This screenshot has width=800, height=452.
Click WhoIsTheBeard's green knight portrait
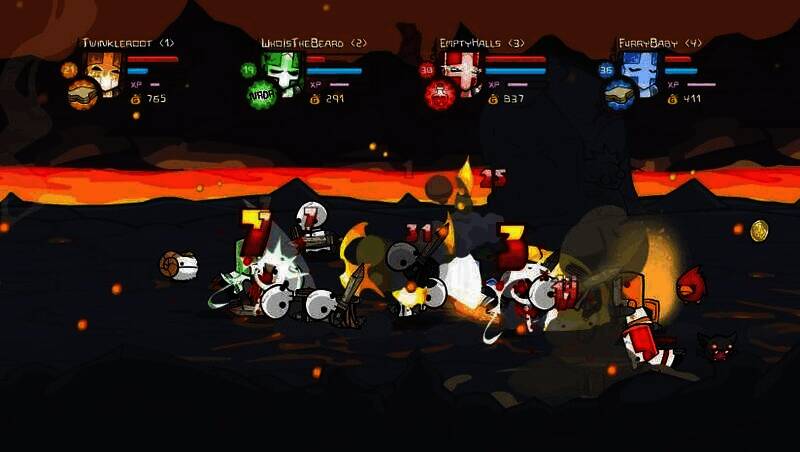pos(281,69)
